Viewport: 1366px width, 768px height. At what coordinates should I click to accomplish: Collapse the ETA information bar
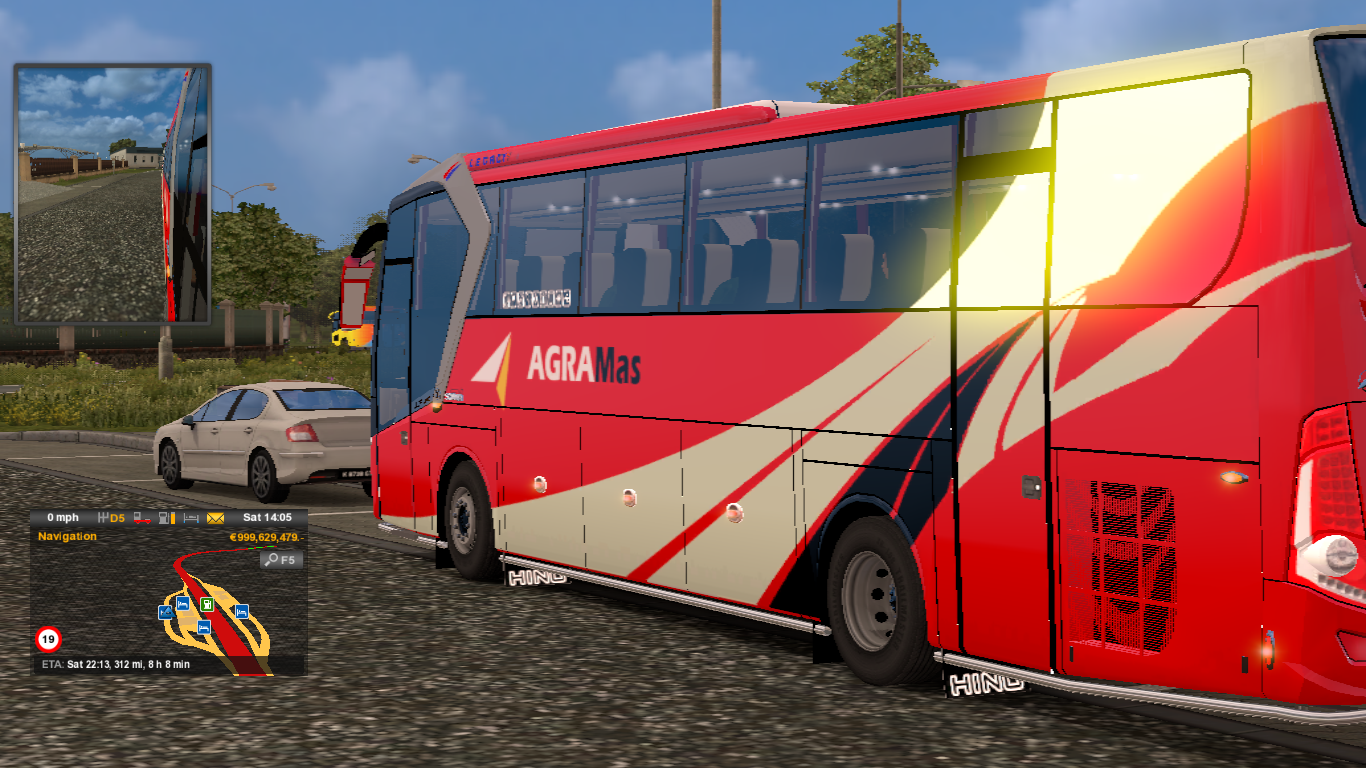(x=116, y=663)
